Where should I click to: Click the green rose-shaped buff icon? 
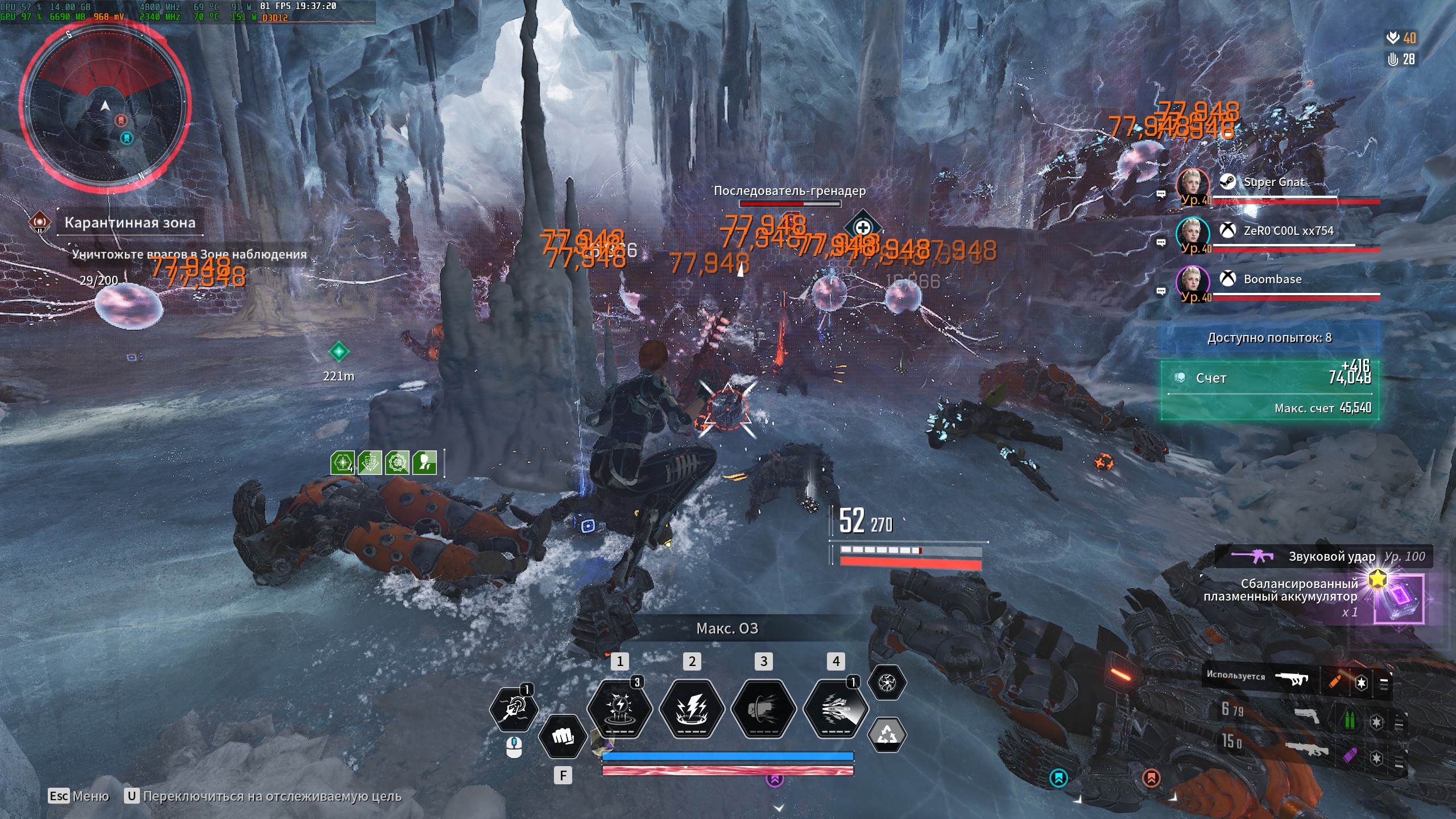coord(397,463)
